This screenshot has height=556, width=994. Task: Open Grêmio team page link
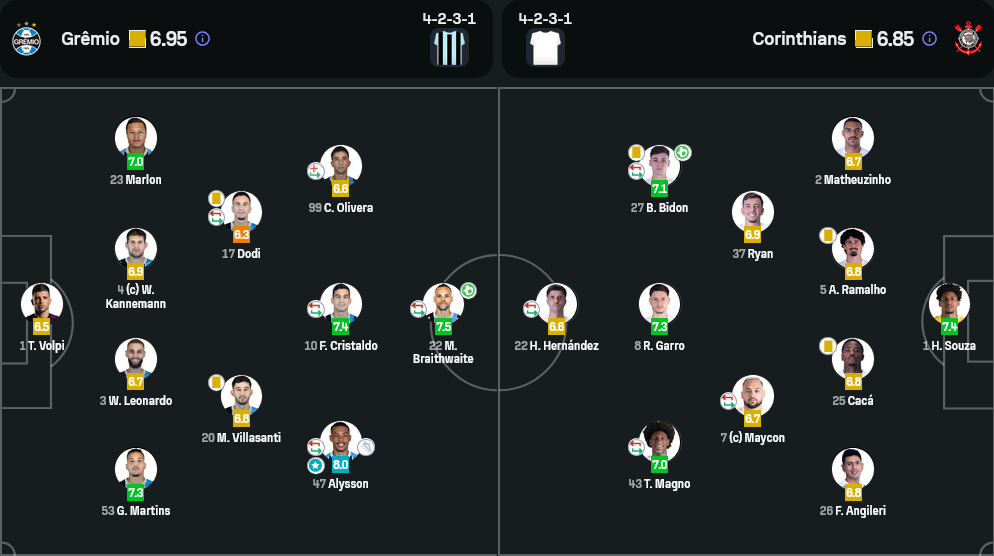coord(90,39)
